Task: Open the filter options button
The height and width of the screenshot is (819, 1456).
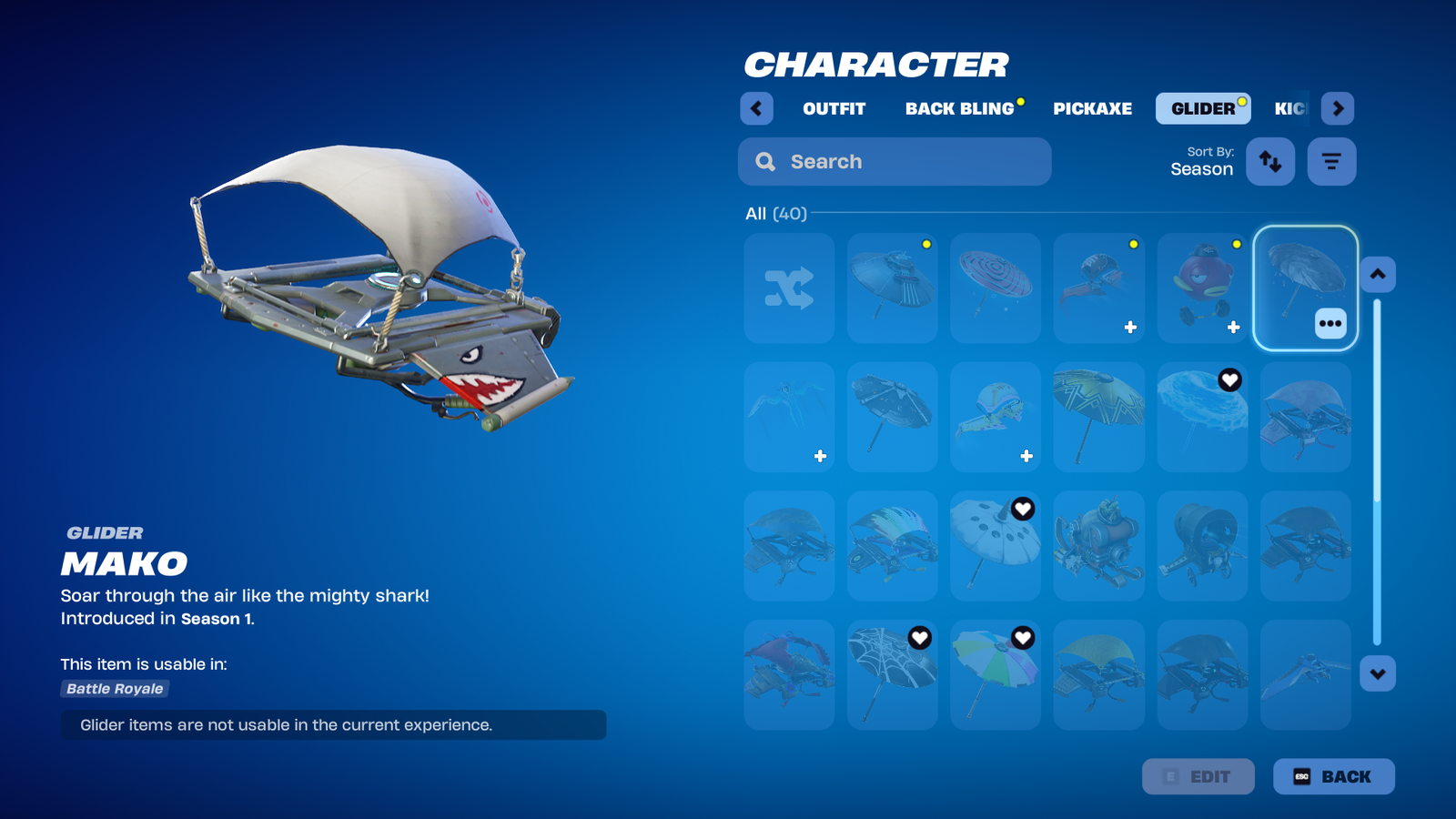Action: click(1331, 162)
